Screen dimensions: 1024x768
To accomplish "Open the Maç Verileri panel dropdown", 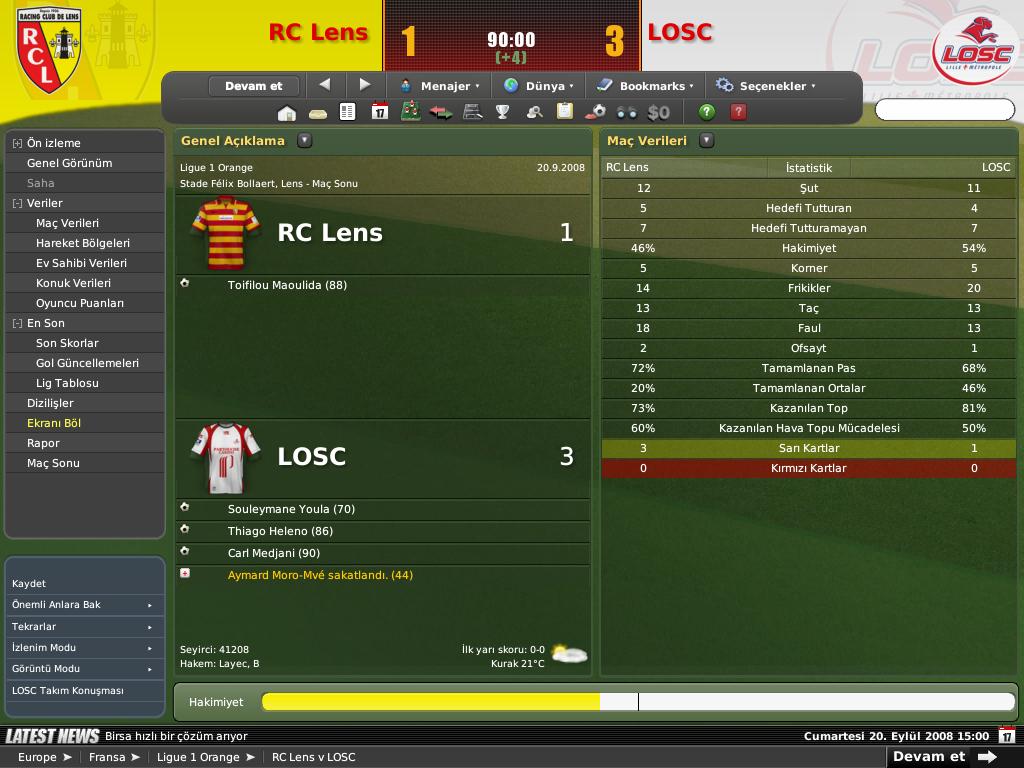I will (707, 141).
